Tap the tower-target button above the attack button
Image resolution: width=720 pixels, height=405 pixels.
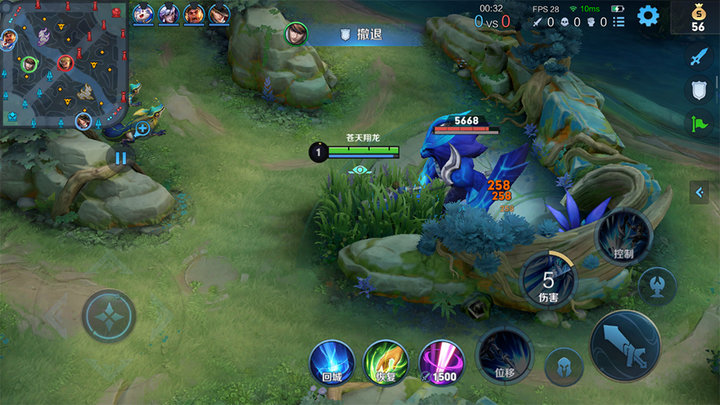(656, 284)
